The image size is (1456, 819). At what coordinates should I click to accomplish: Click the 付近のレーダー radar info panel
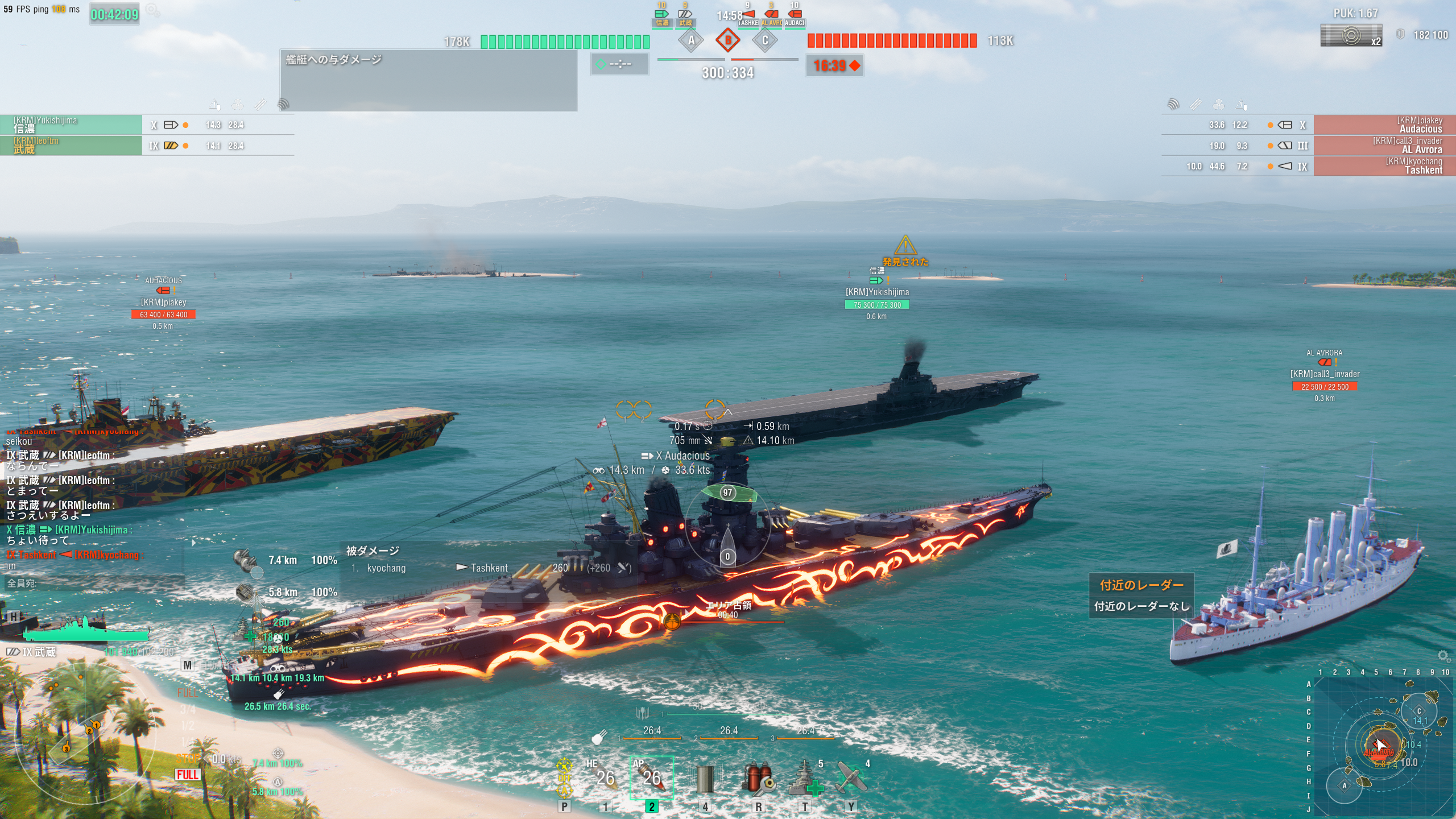(1141, 595)
